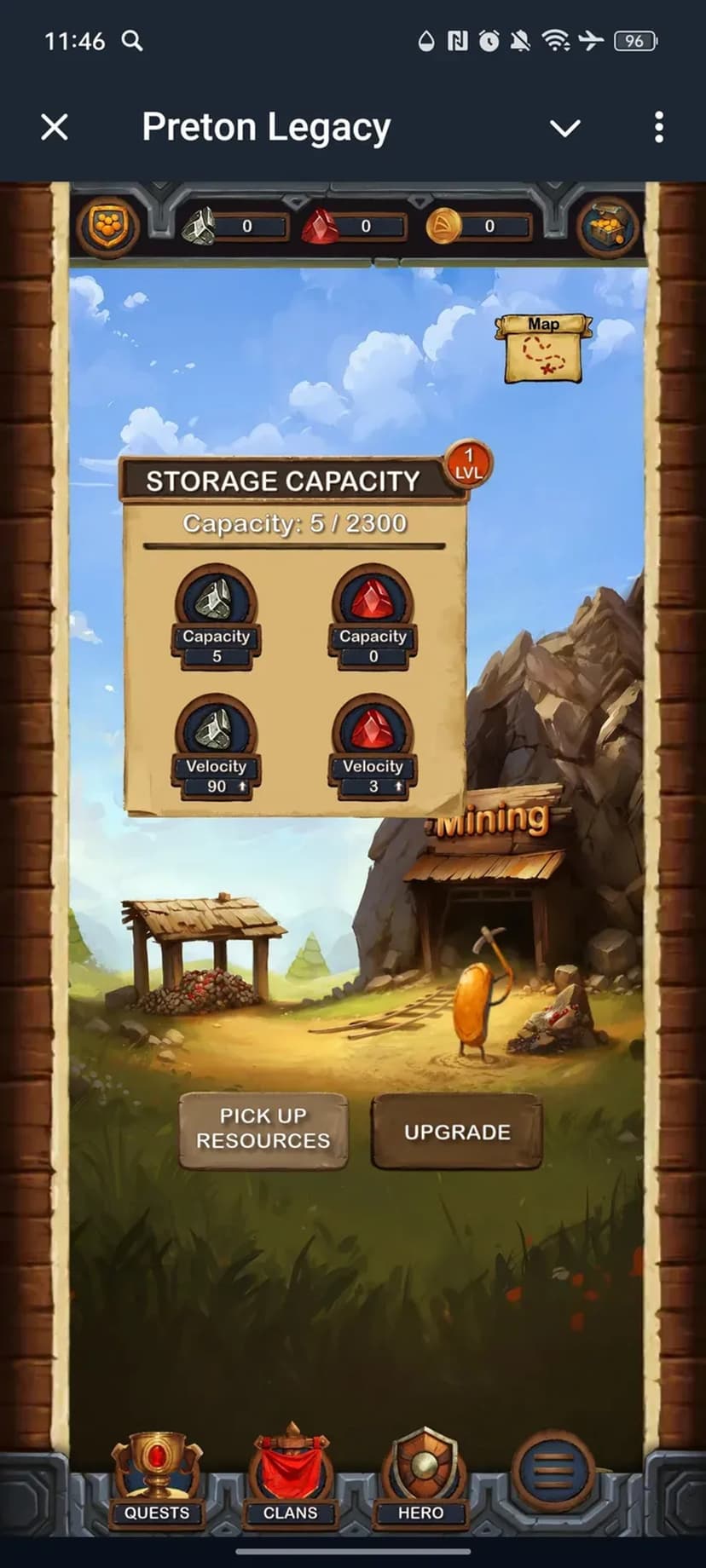Open the treasure chest icon
Screen dimensions: 706x1568
(608, 227)
